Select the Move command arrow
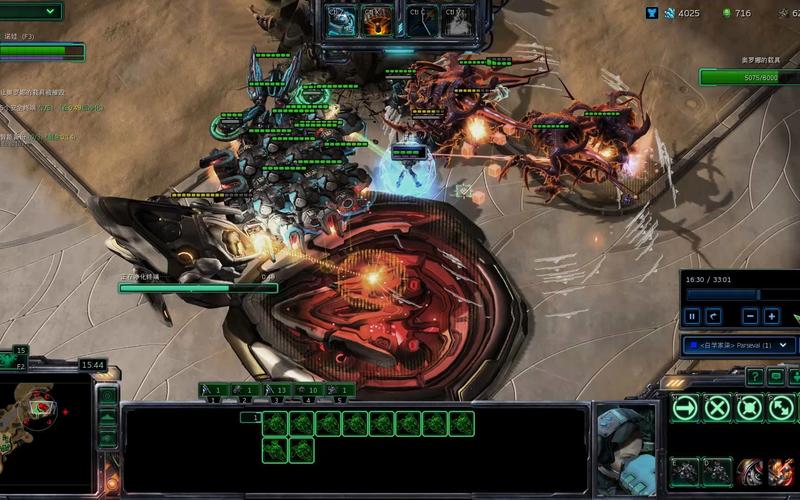The height and width of the screenshot is (500, 800). click(685, 407)
